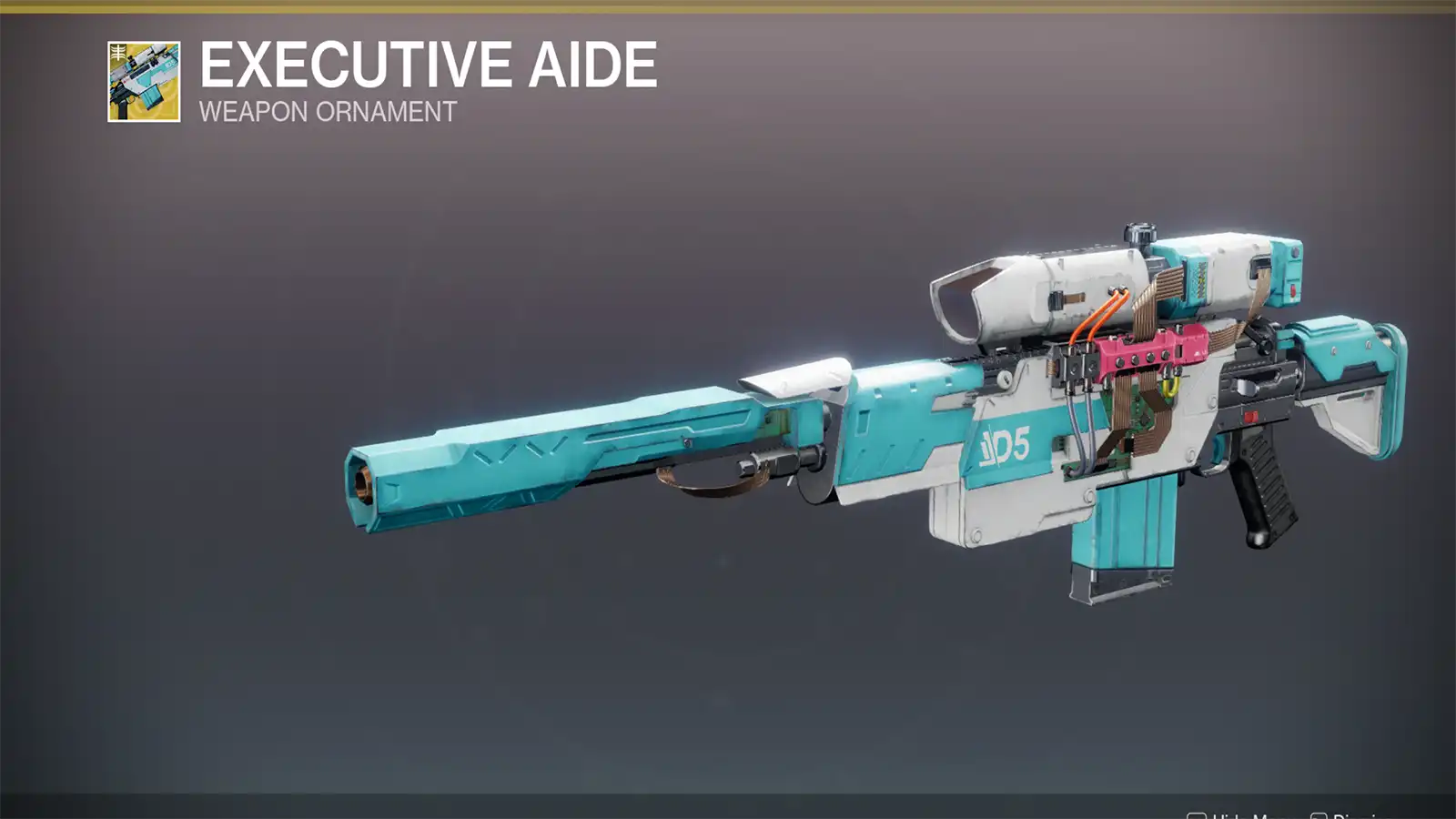Check the box beside Dismiss prompt
Viewport: 1456px width, 819px height.
pyautogui.click(x=1318, y=814)
